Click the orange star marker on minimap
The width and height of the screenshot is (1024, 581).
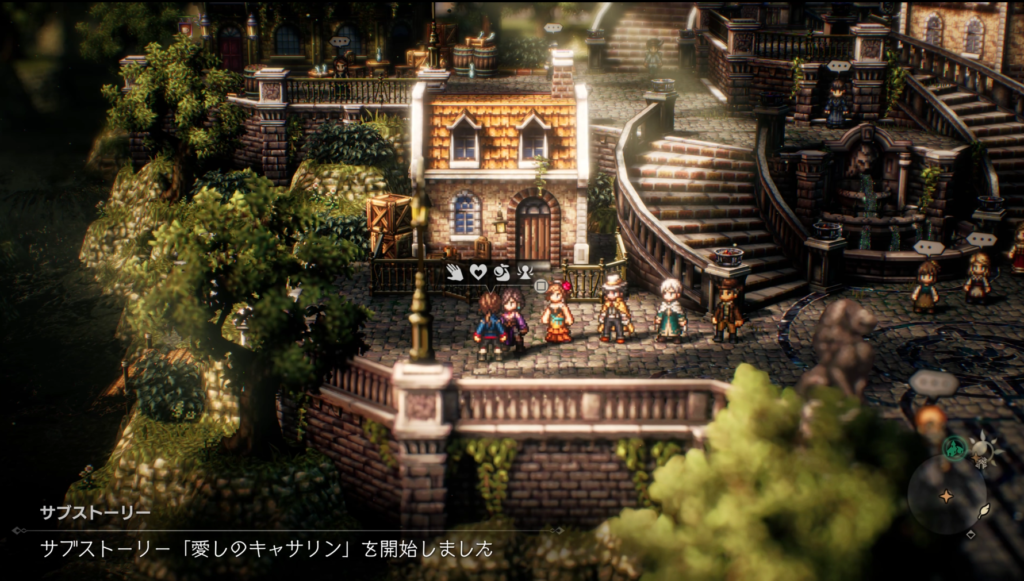coord(945,497)
